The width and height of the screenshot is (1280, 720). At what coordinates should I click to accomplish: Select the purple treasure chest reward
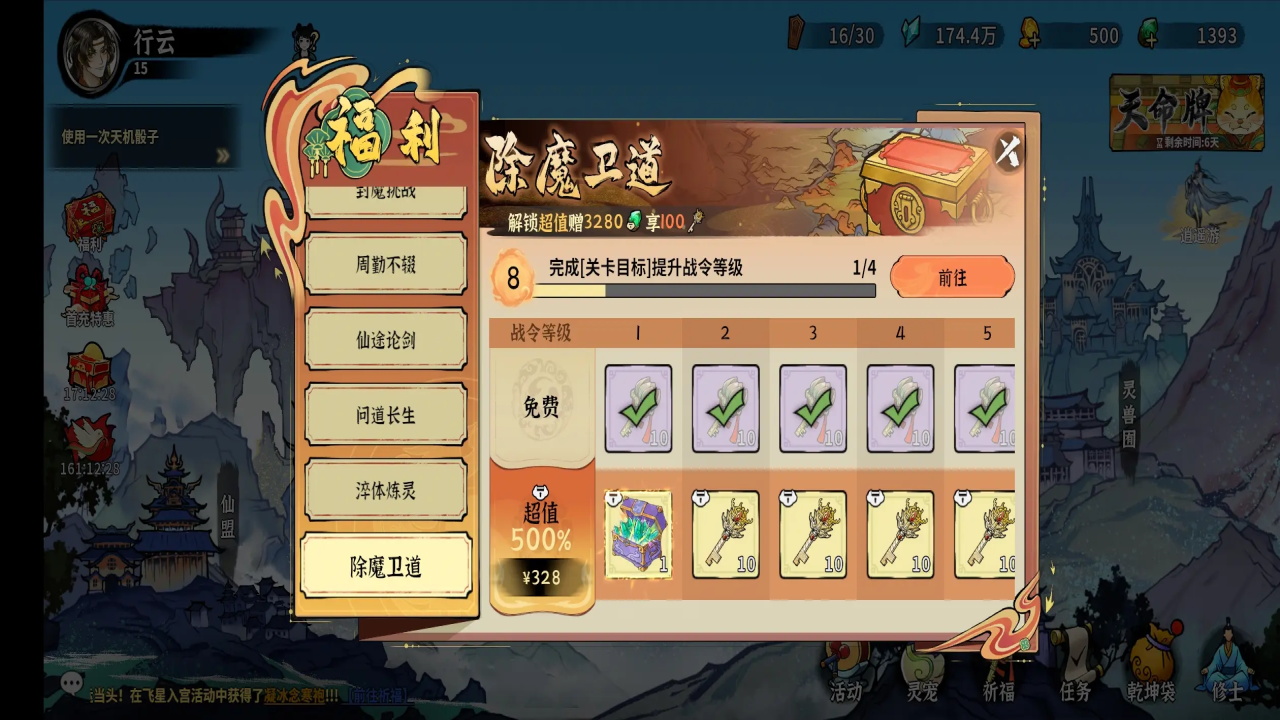638,534
